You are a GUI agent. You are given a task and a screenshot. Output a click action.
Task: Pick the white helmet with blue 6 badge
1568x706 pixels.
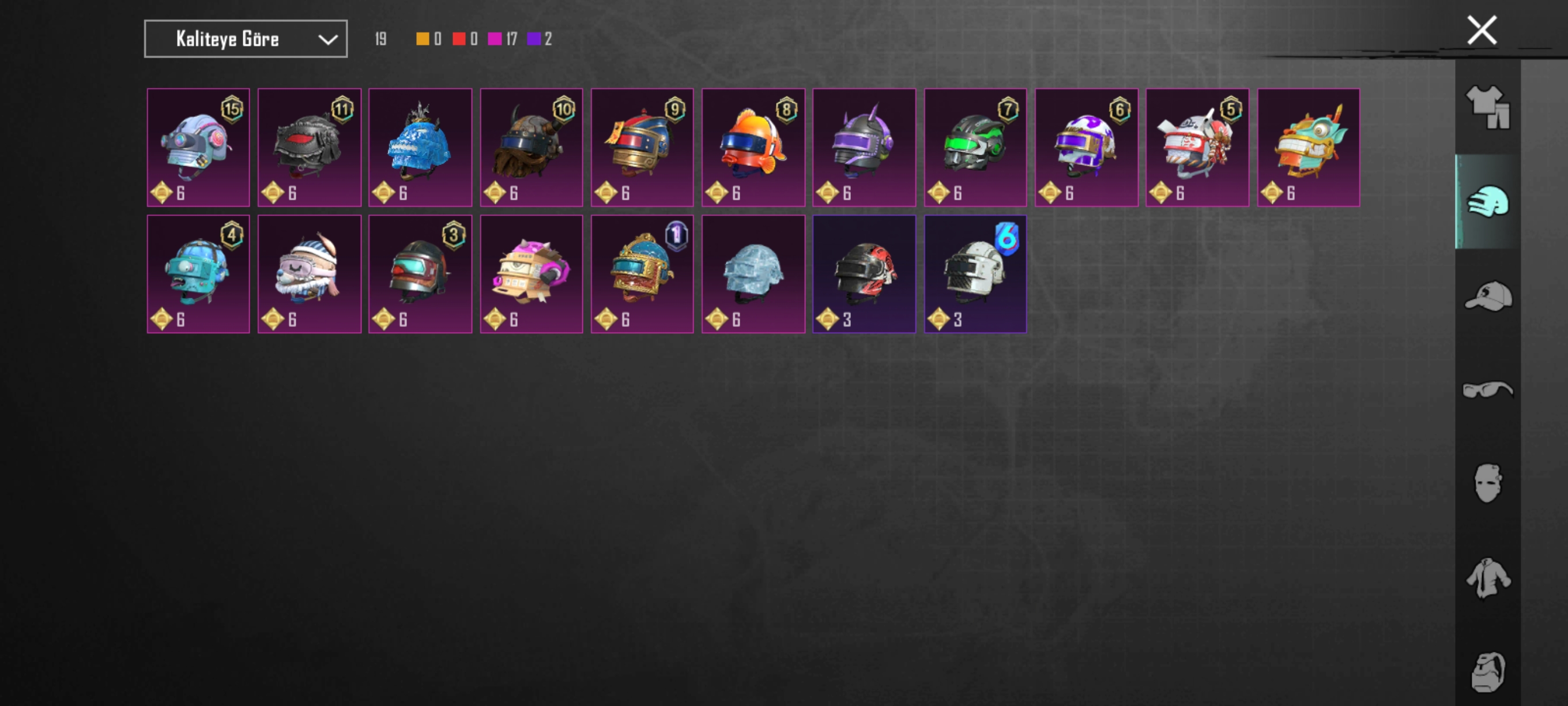[974, 273]
